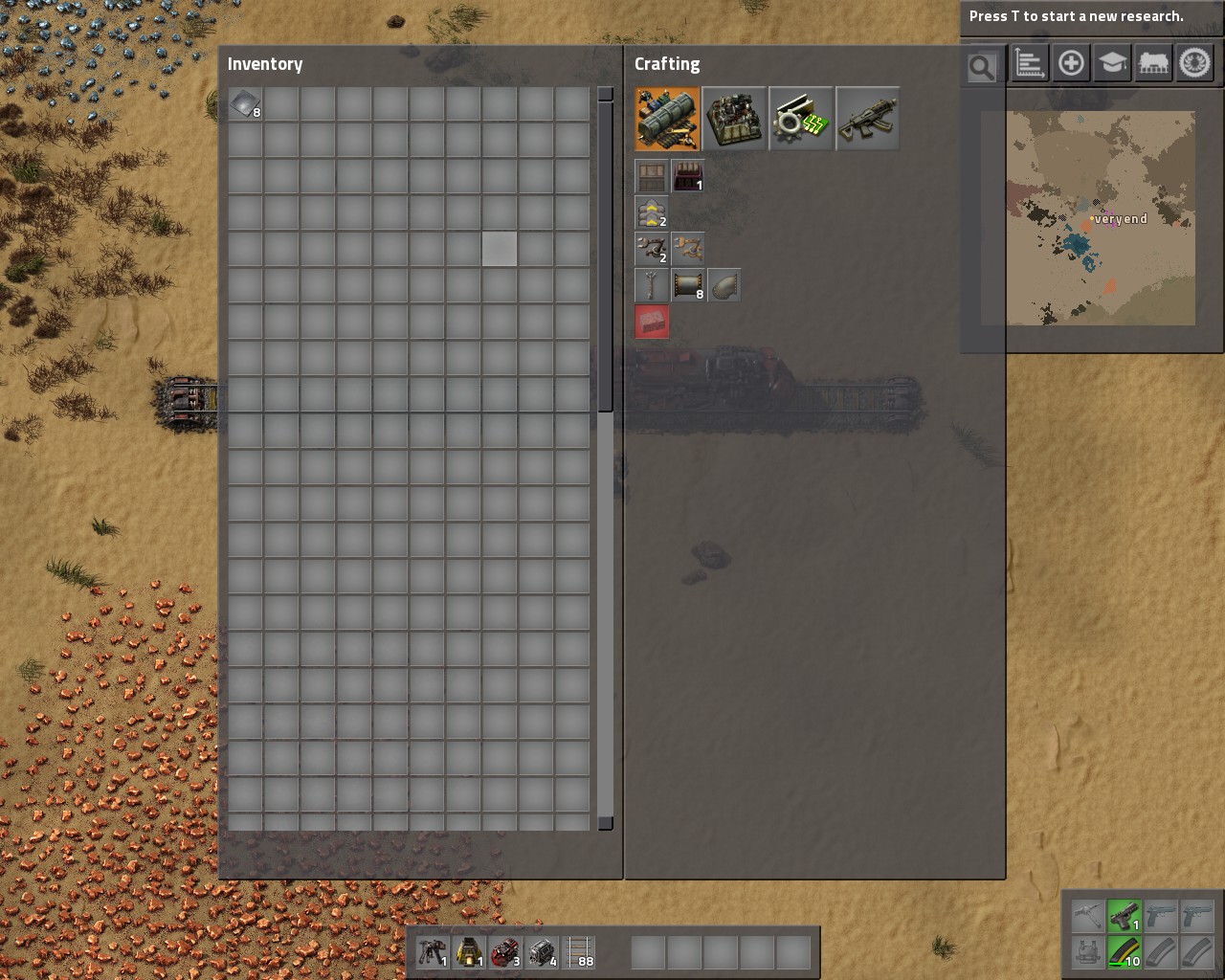Select the red stone brick recipe

tap(652, 322)
